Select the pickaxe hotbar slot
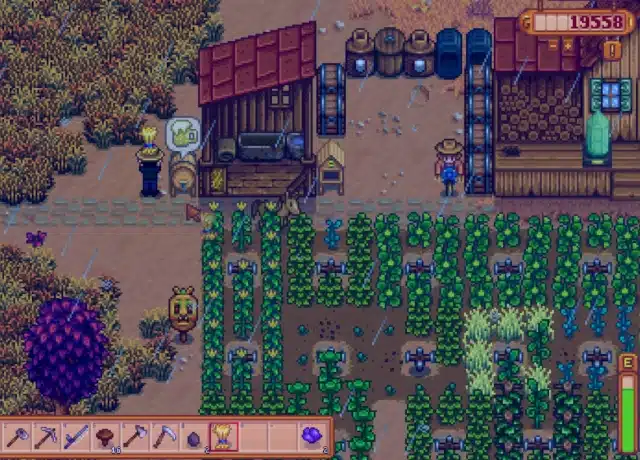The image size is (640, 460). click(47, 436)
